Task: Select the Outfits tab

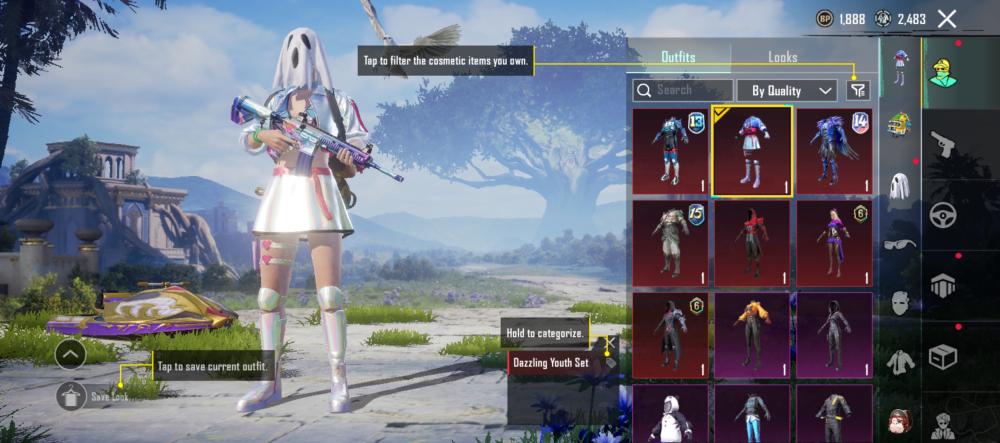Action: 678,58
